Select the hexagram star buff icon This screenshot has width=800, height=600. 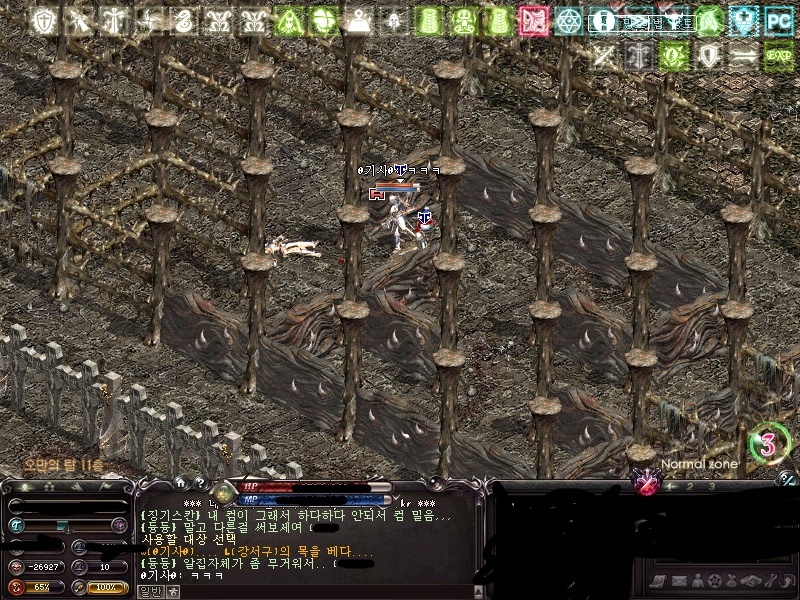point(569,20)
